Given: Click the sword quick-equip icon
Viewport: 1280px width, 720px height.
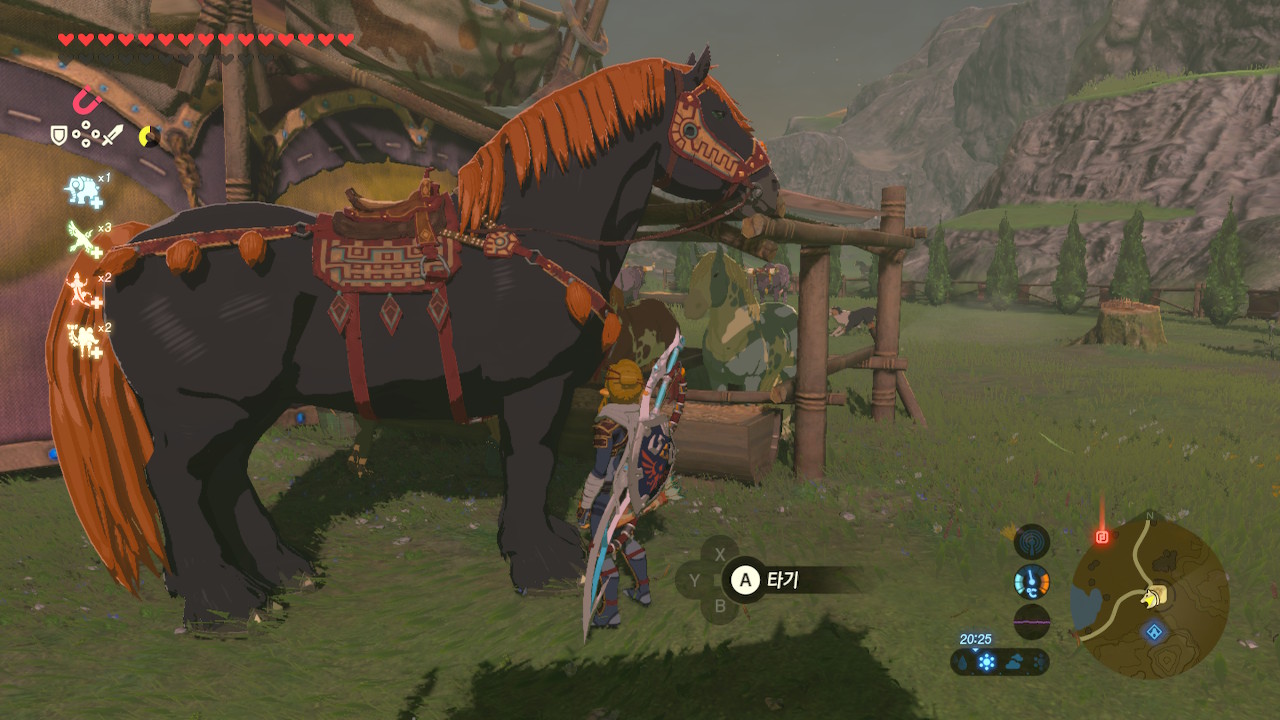Looking at the screenshot, I should point(112,134).
